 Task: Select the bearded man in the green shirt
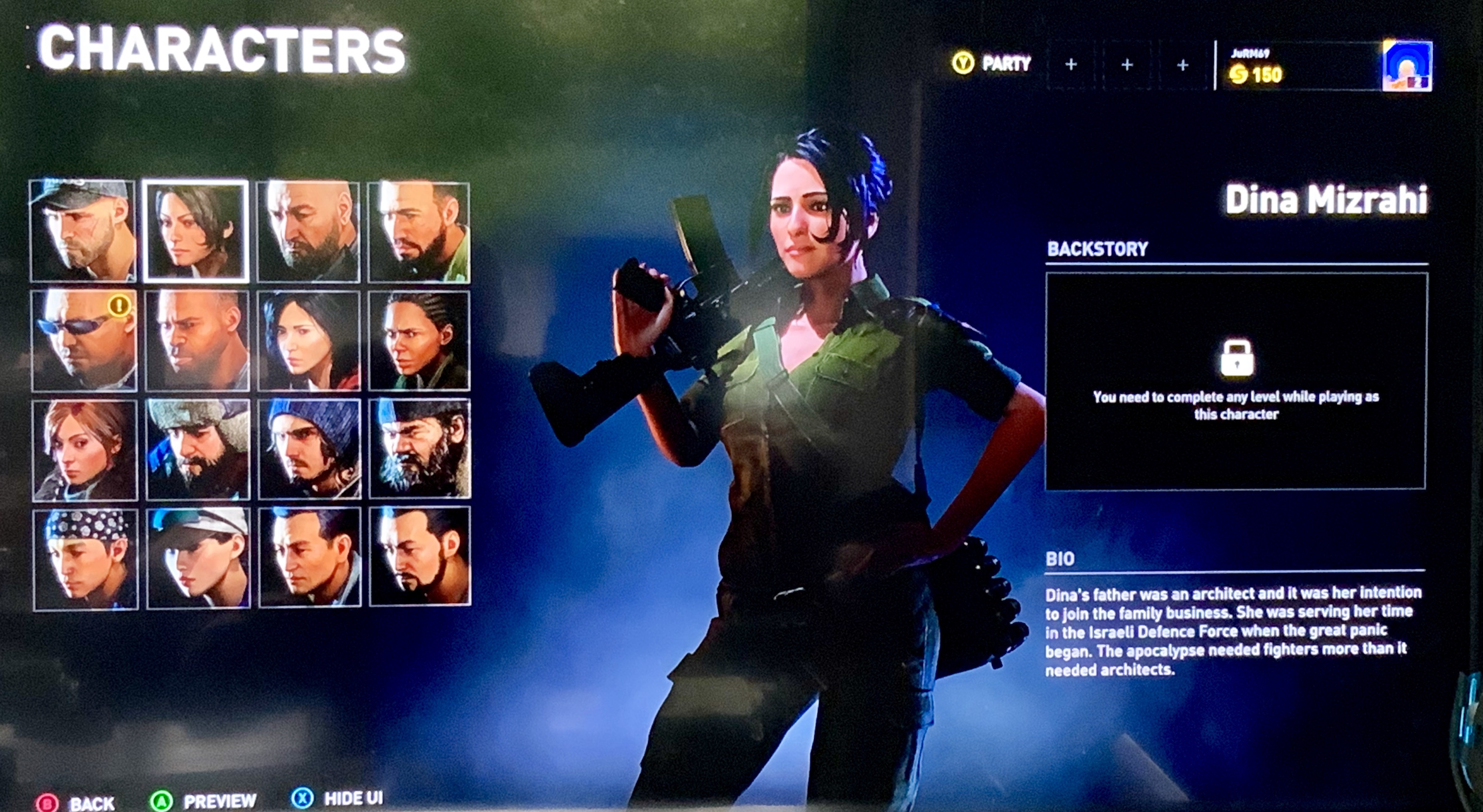pyautogui.click(x=419, y=232)
